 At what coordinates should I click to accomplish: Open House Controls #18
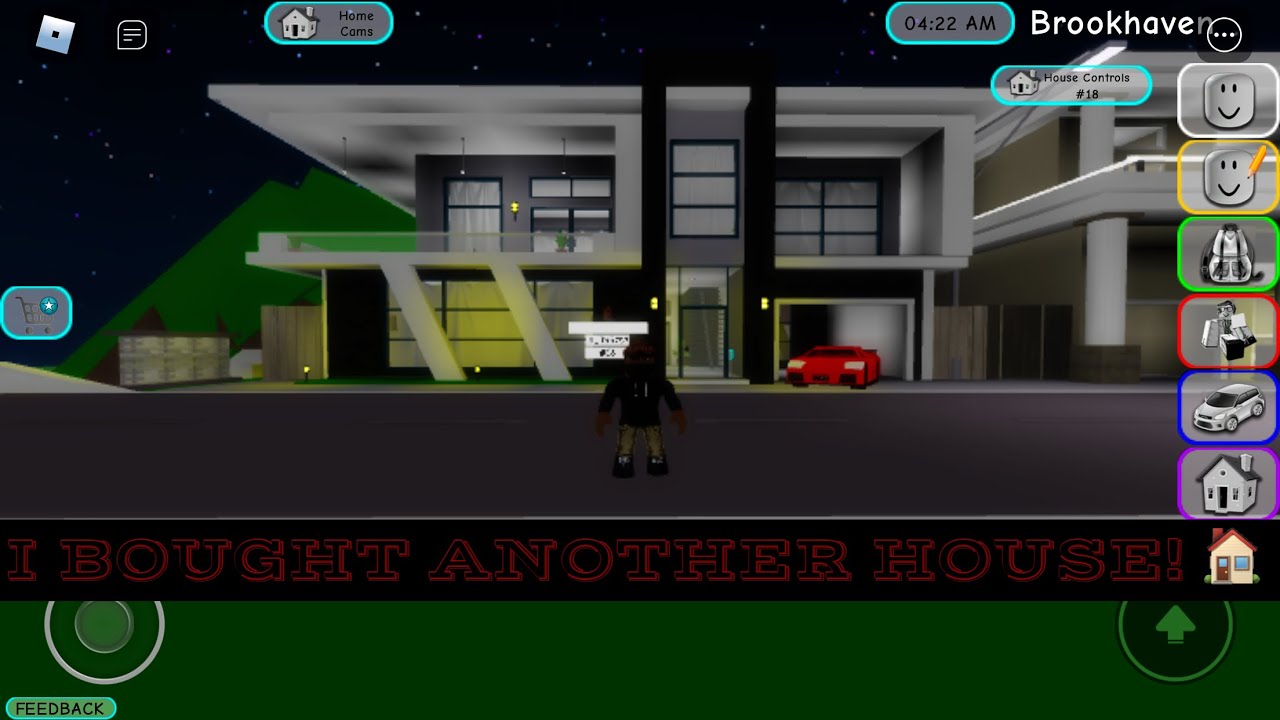click(1071, 85)
